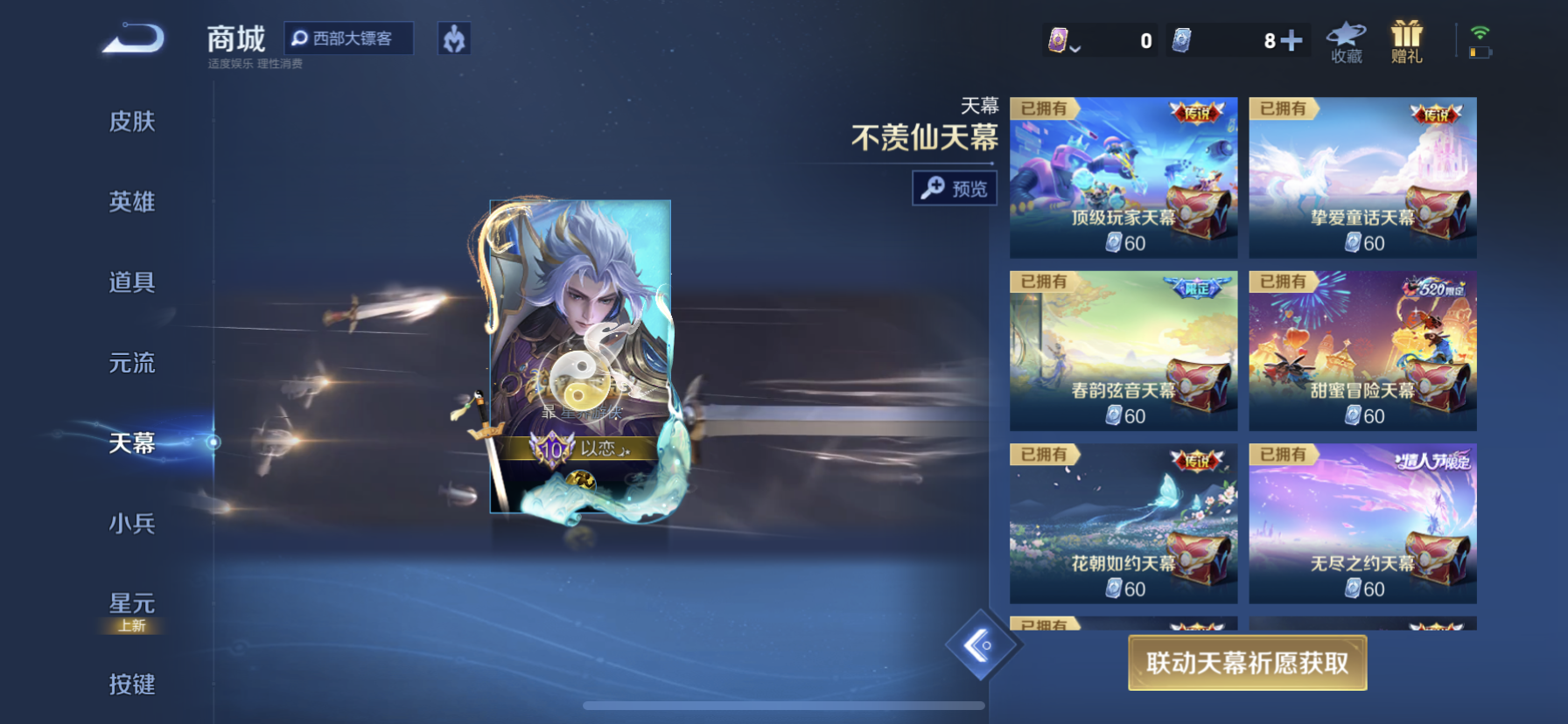
Task: Preview the 不羡仙天幕 with 预览 button
Action: pyautogui.click(x=955, y=188)
